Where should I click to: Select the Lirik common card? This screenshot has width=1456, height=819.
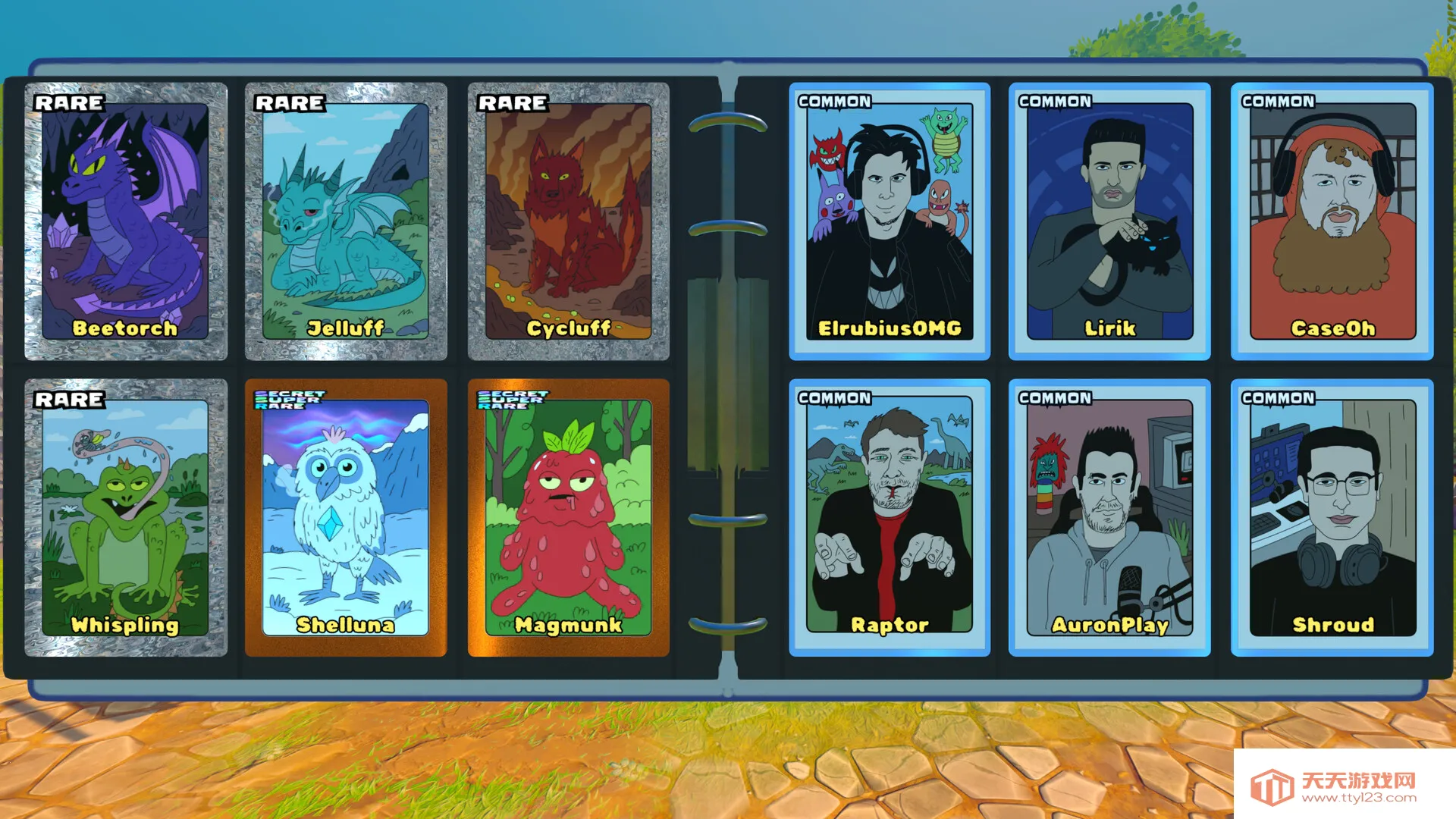tap(1109, 221)
